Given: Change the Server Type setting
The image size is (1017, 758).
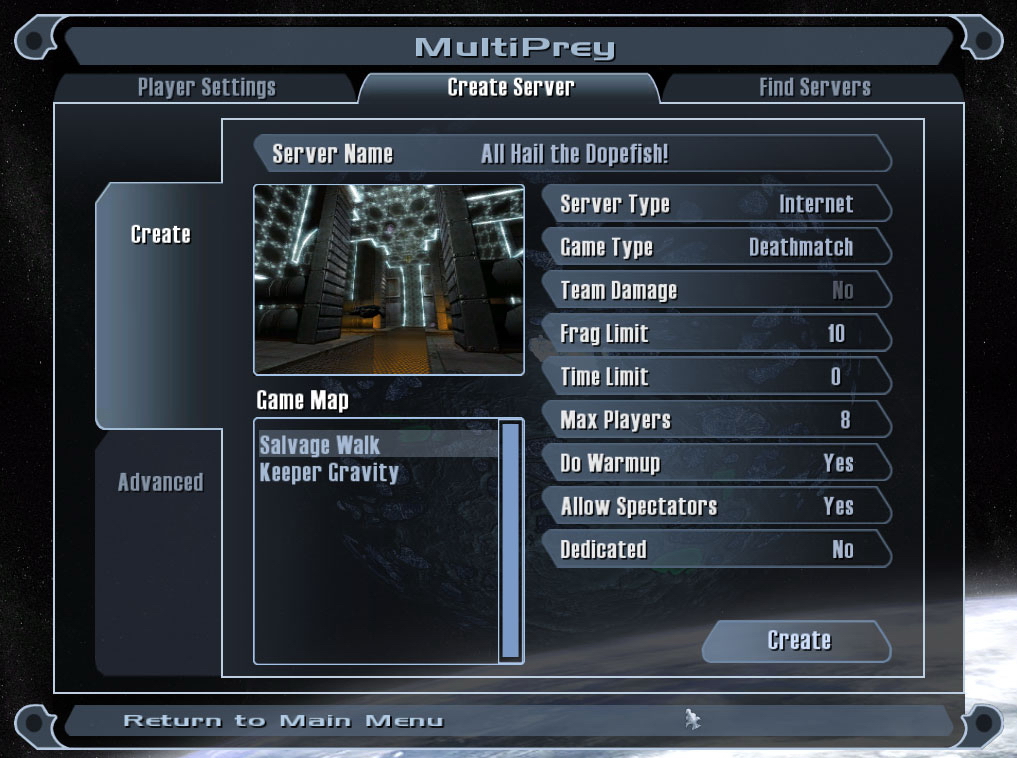Looking at the screenshot, I should 715,205.
